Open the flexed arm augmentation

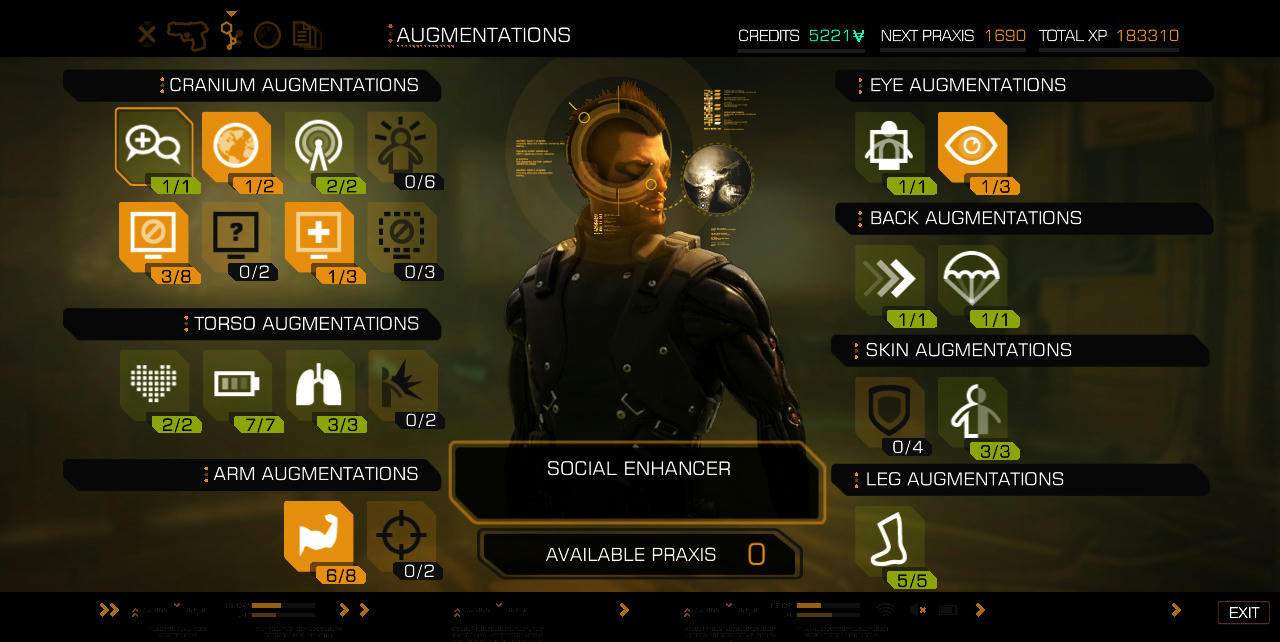tap(319, 535)
